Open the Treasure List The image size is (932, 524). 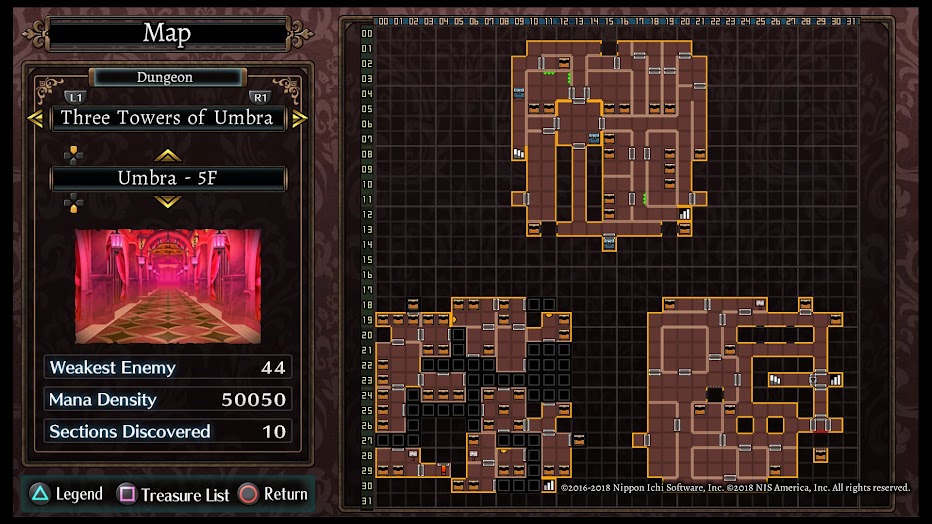pos(174,494)
